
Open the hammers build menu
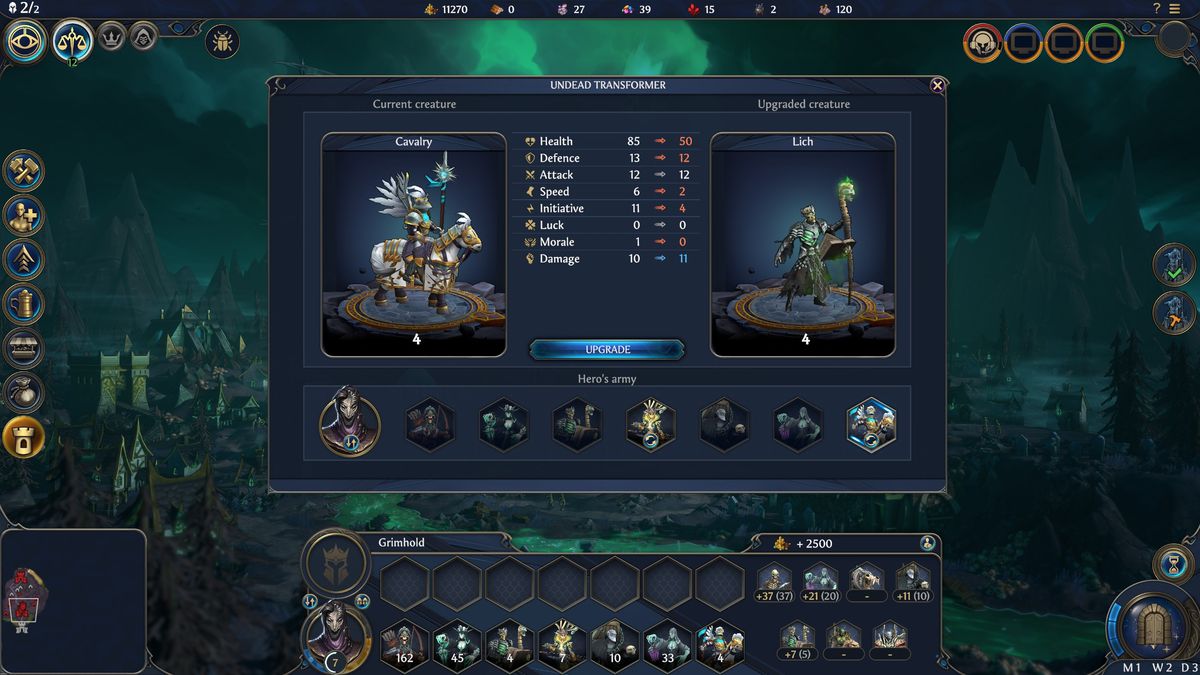coord(23,170)
